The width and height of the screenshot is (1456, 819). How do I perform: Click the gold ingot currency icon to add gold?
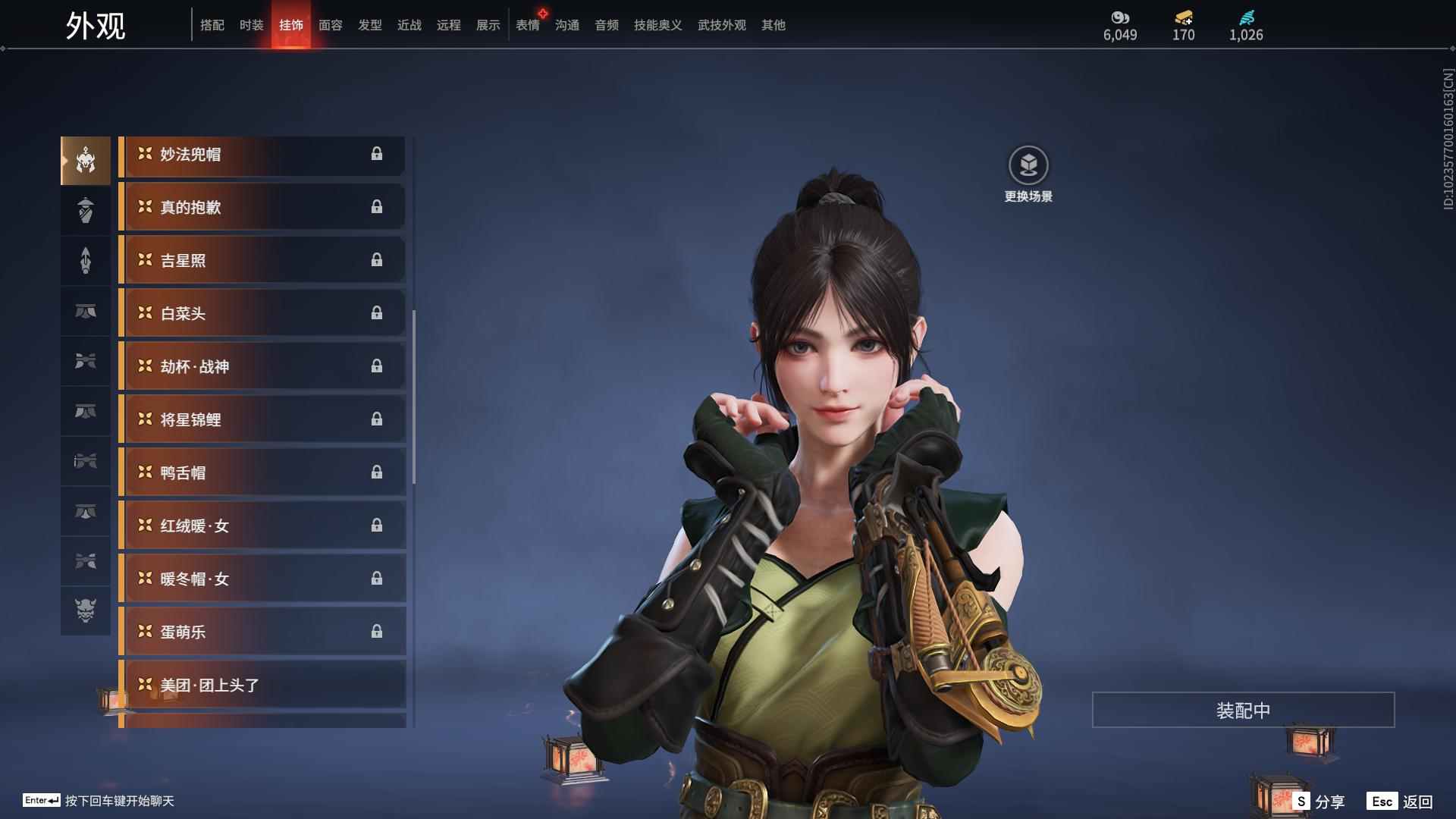1182,17
